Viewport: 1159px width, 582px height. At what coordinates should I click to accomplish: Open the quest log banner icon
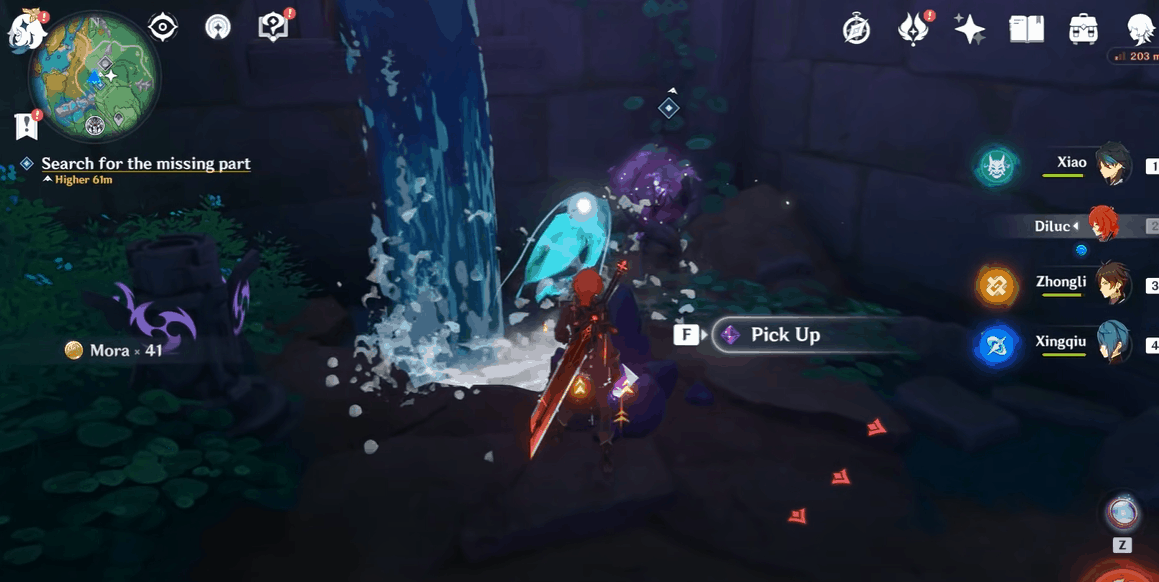[27, 126]
